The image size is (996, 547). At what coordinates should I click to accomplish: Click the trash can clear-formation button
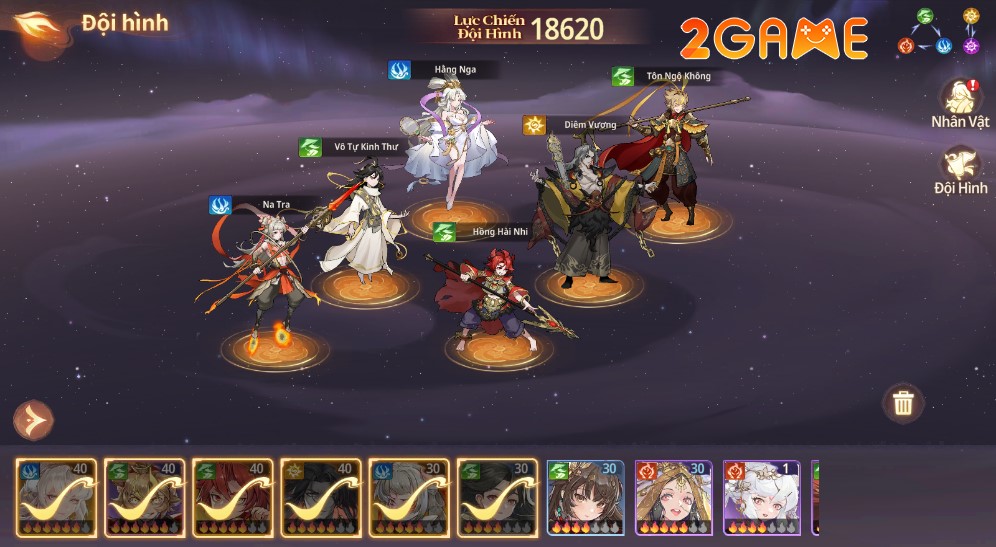pos(903,403)
